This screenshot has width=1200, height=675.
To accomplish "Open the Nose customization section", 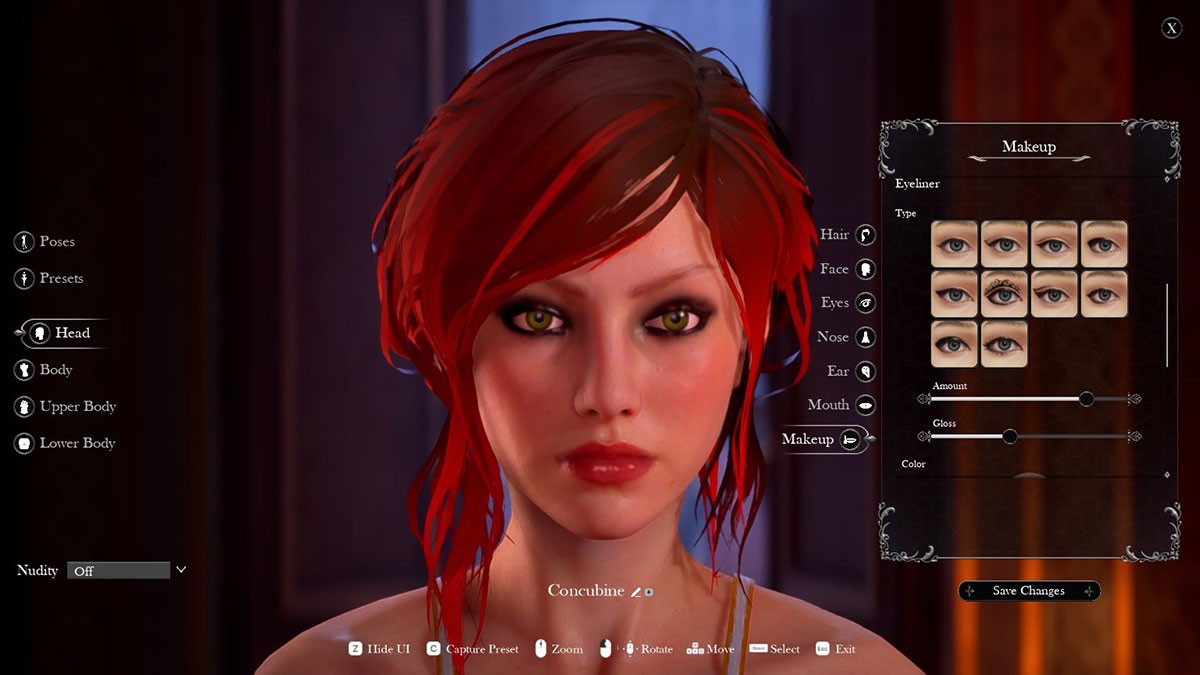I will coord(848,337).
